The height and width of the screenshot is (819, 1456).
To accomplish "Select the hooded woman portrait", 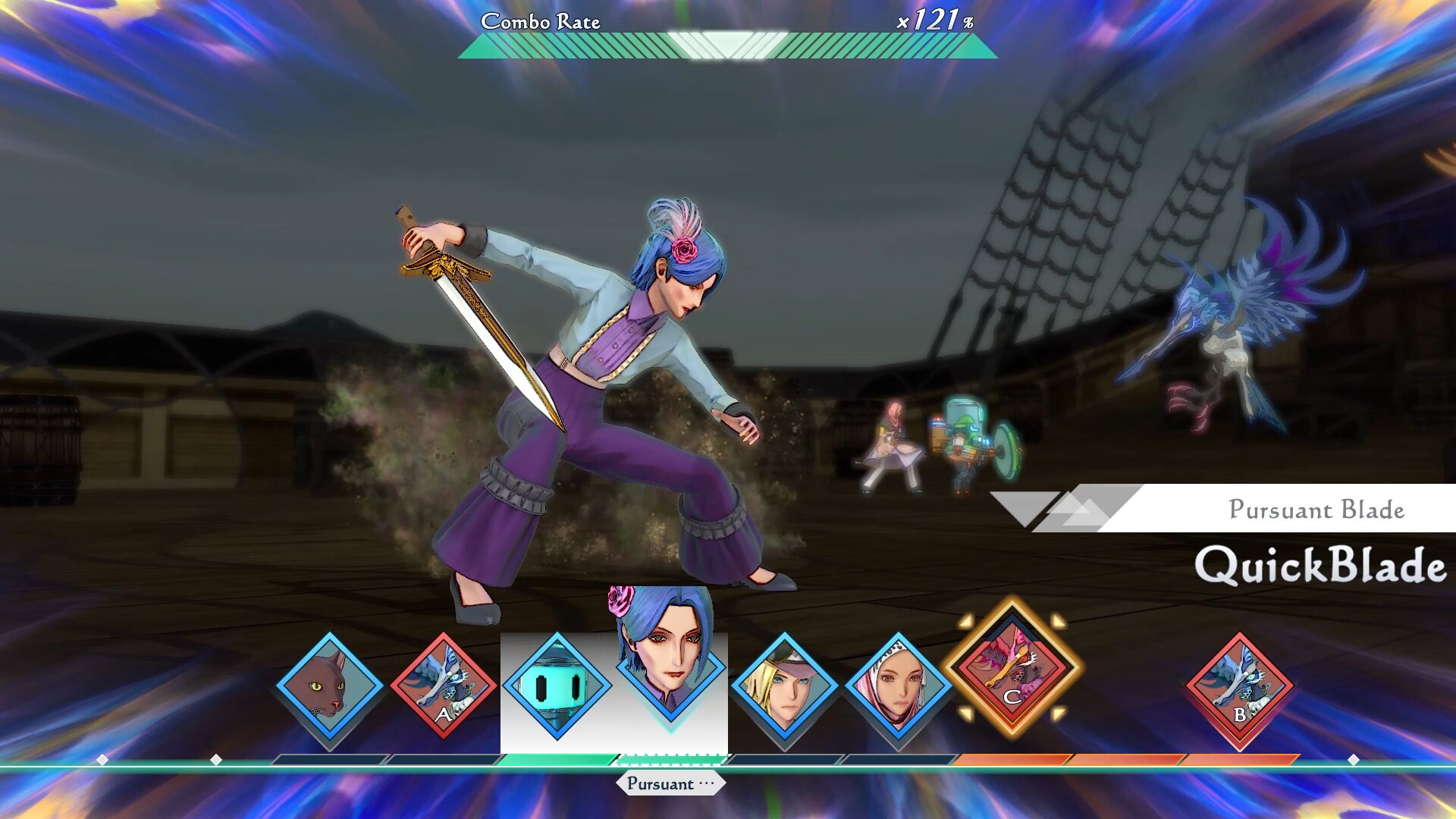I will click(x=898, y=686).
